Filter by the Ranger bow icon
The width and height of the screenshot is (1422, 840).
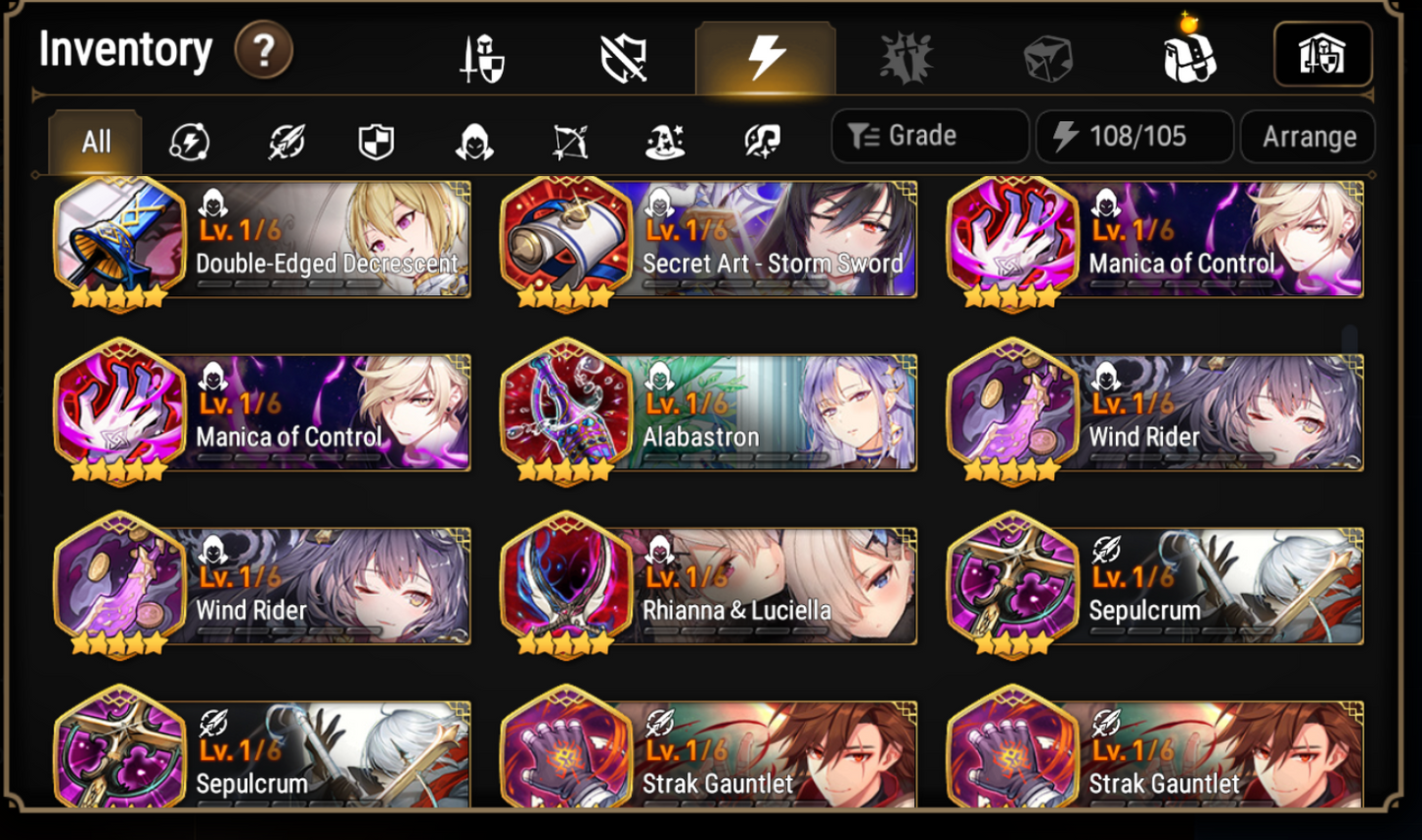566,143
